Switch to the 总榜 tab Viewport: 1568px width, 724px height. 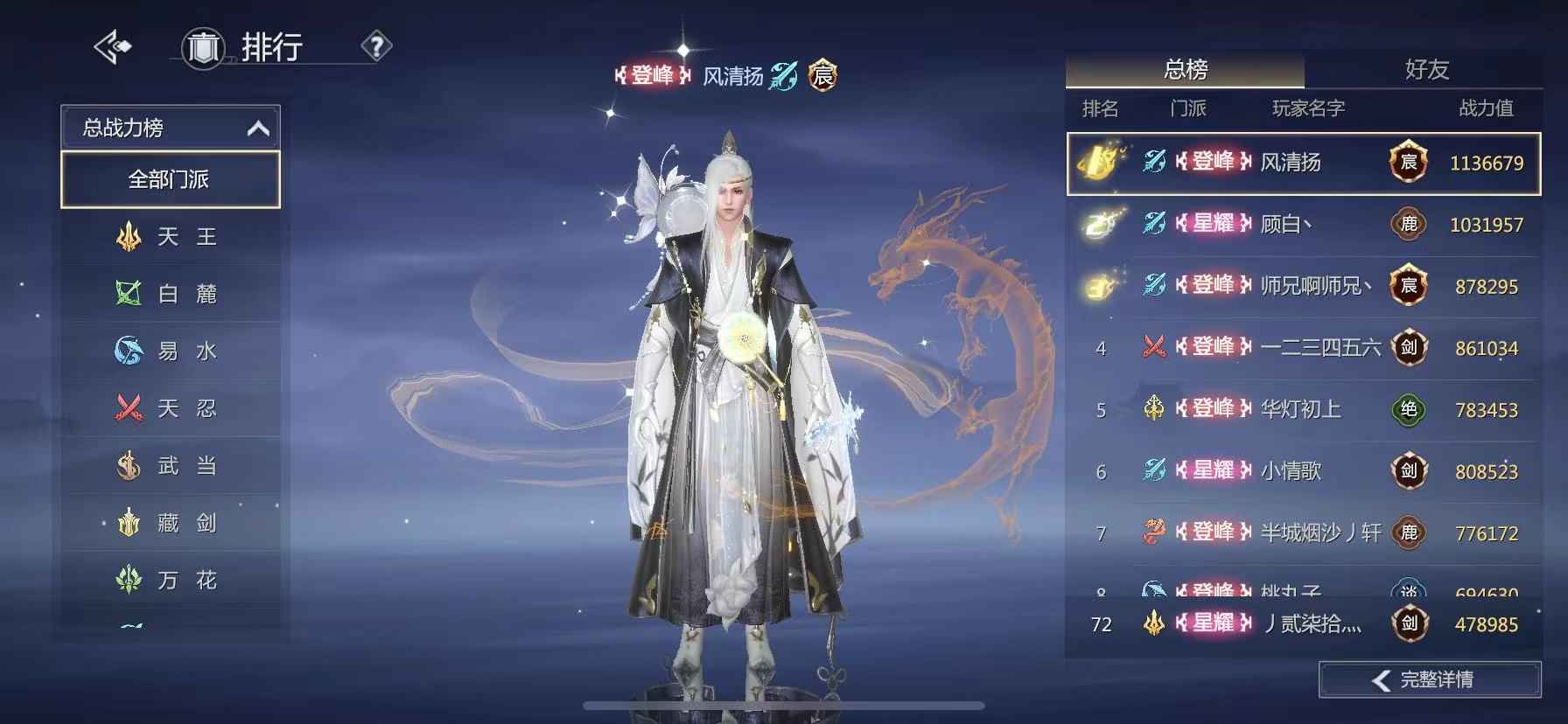pyautogui.click(x=1185, y=69)
